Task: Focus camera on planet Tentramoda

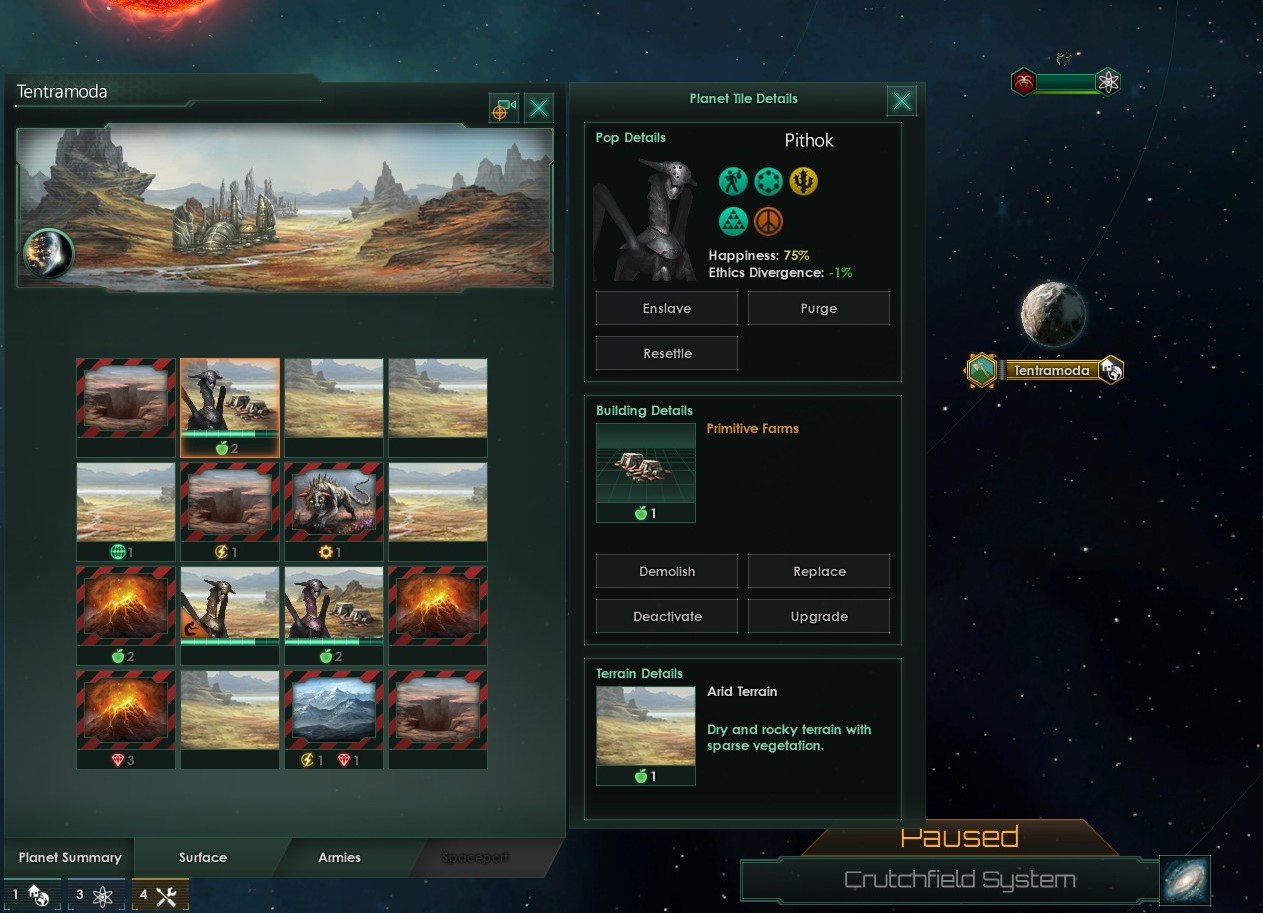Action: pyautogui.click(x=503, y=108)
